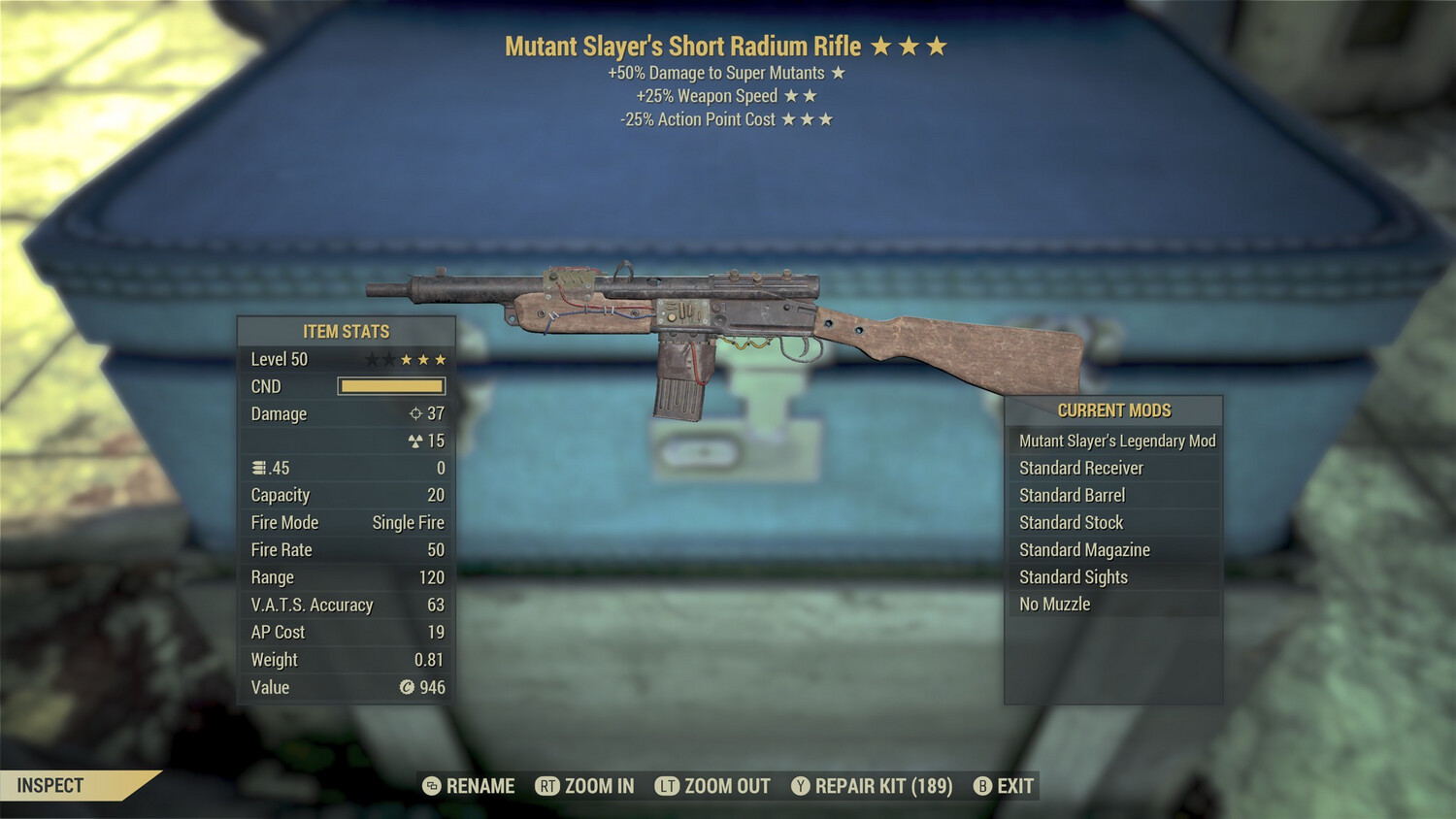Click the yellow CND condition bar
Image resolution: width=1456 pixels, height=819 pixels.
pos(391,385)
